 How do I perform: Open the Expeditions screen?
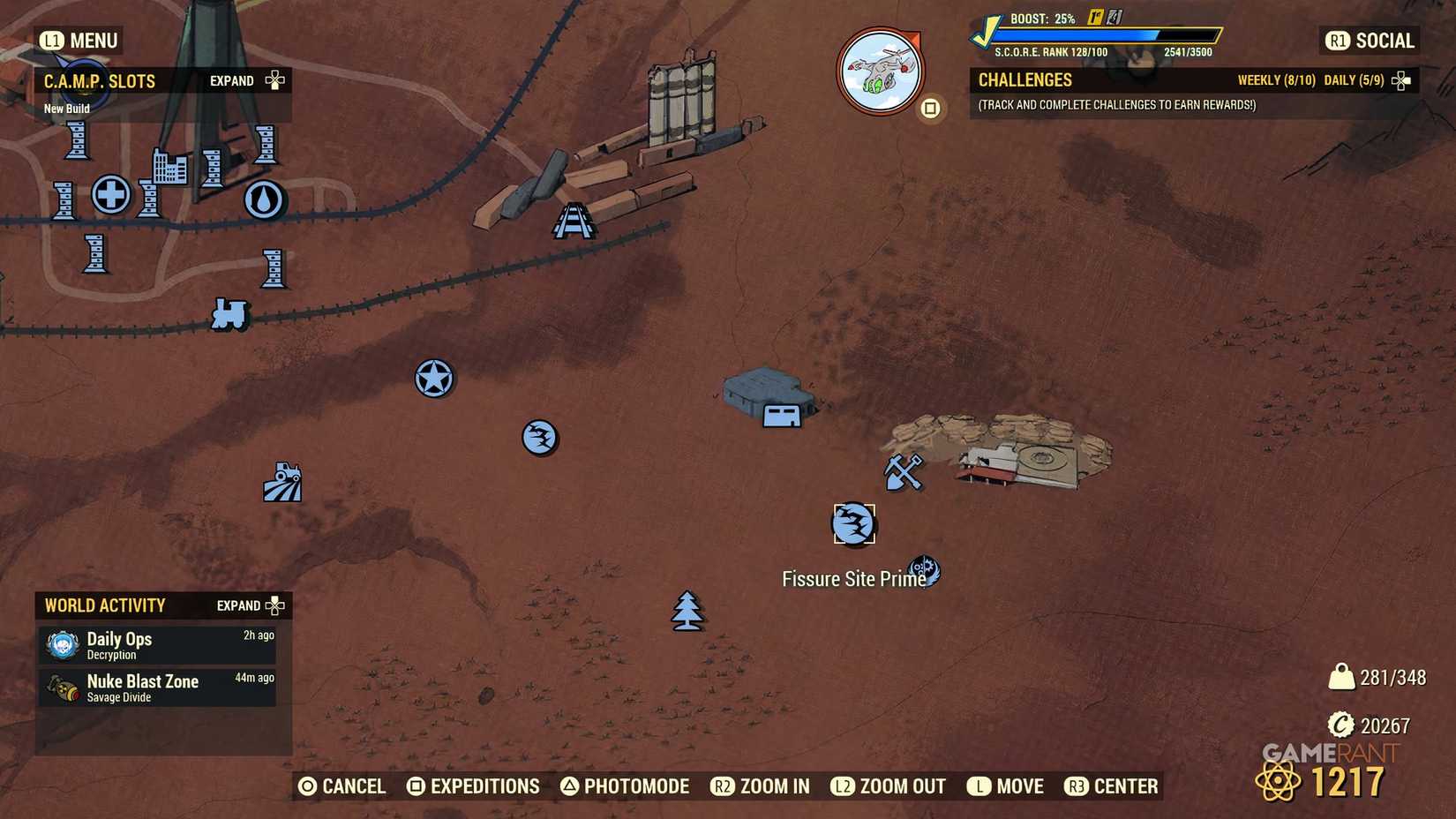473,785
